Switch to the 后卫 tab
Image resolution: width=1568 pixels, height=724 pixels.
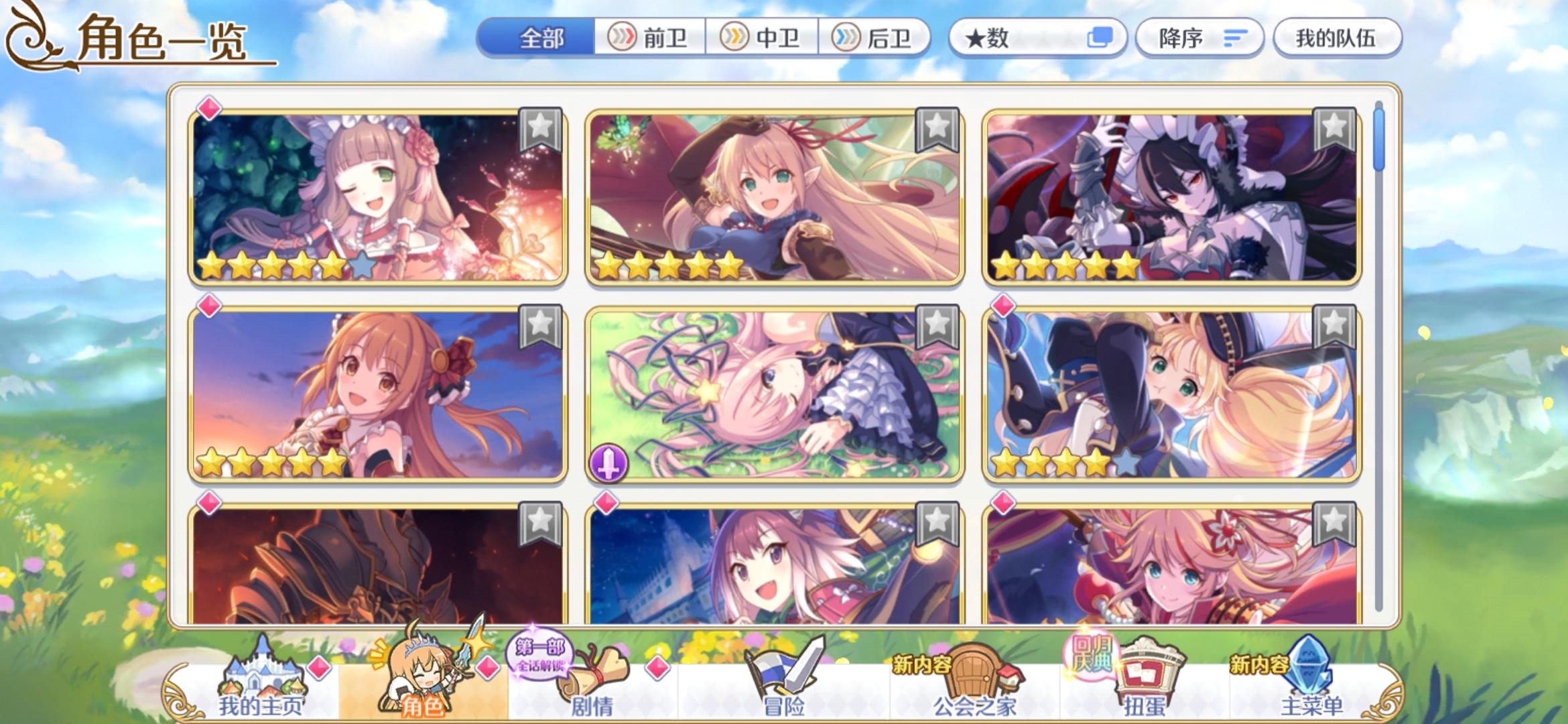(878, 38)
